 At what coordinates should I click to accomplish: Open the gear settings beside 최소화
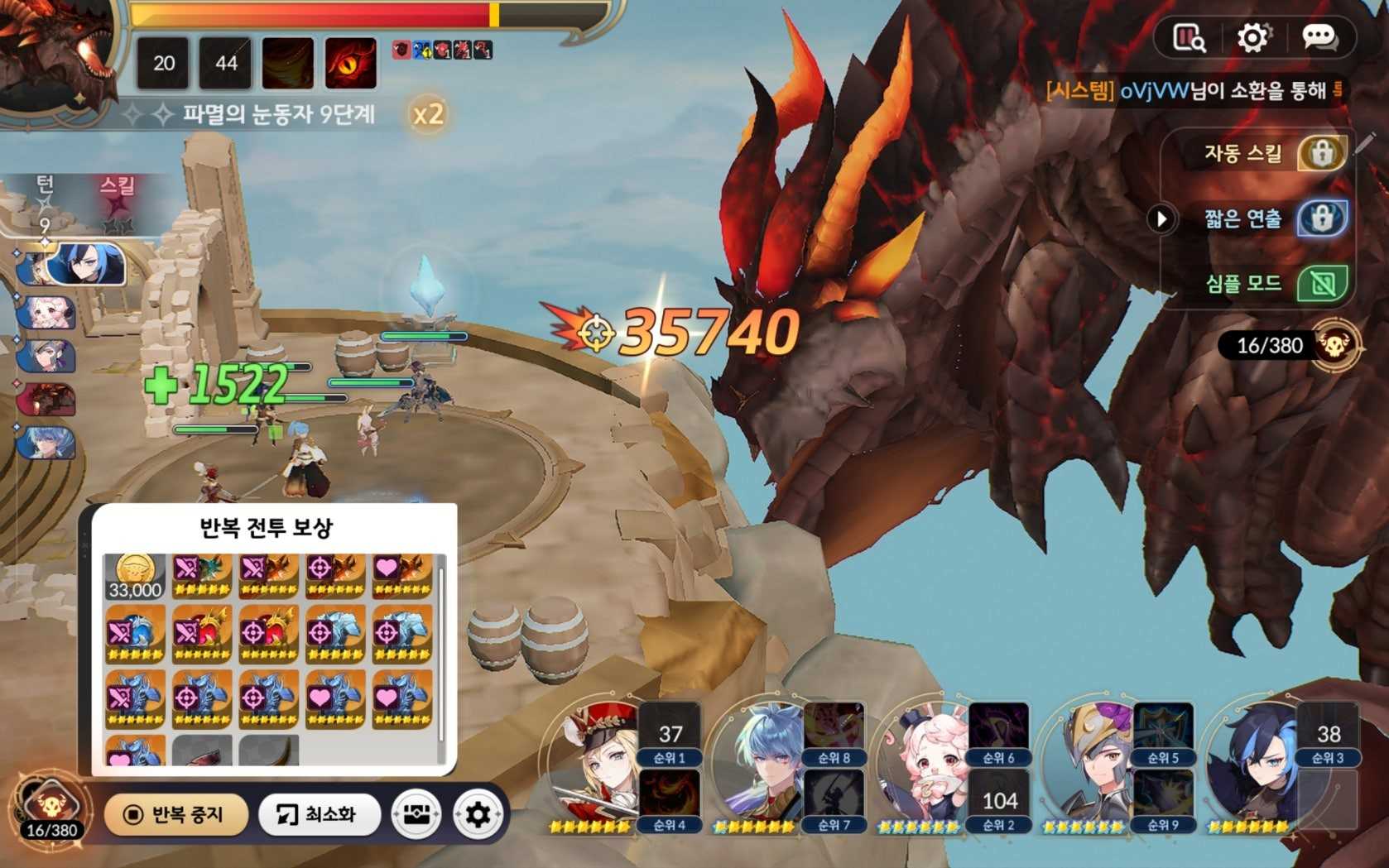tap(478, 815)
